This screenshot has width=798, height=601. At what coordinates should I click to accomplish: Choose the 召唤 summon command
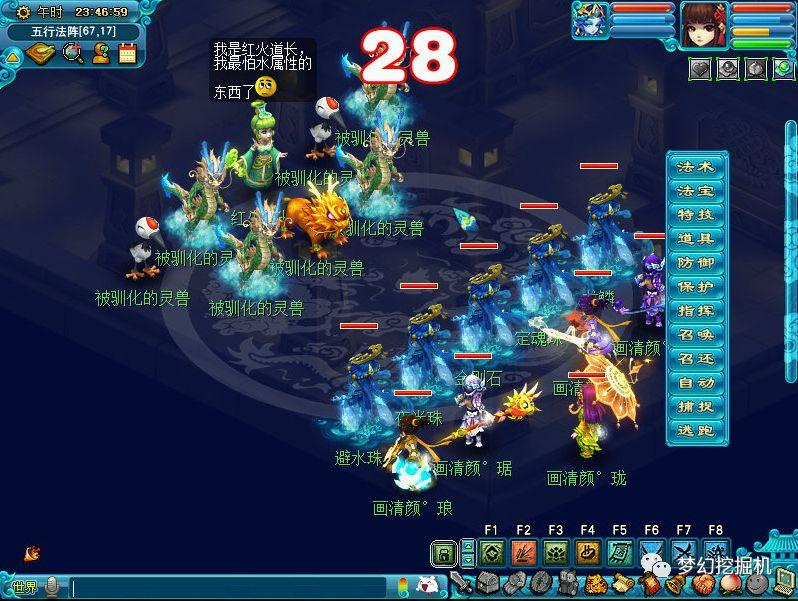[694, 334]
